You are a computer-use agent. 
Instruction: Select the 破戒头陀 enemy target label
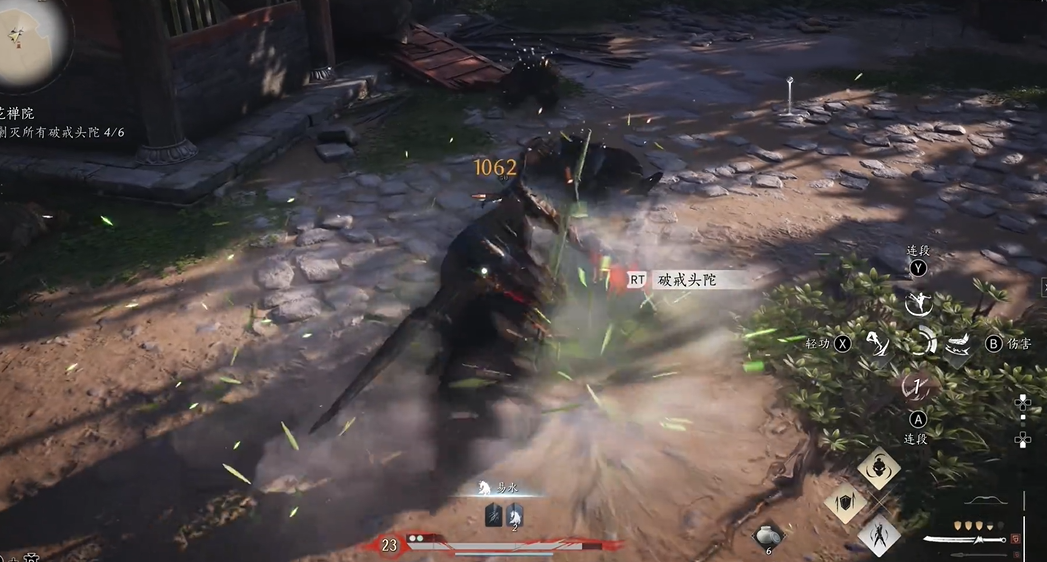[688, 280]
